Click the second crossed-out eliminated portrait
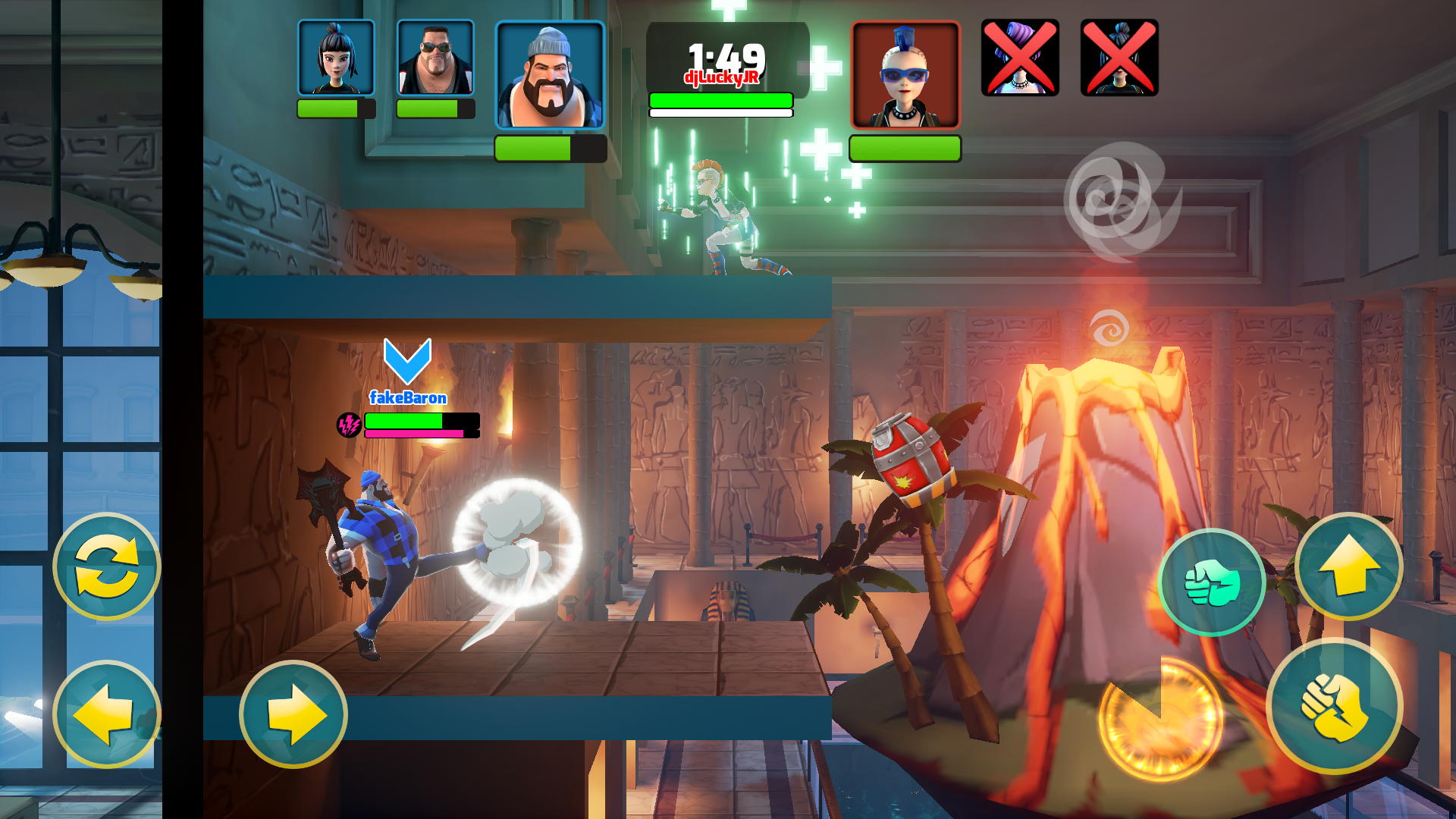Image resolution: width=1456 pixels, height=819 pixels. [1117, 57]
